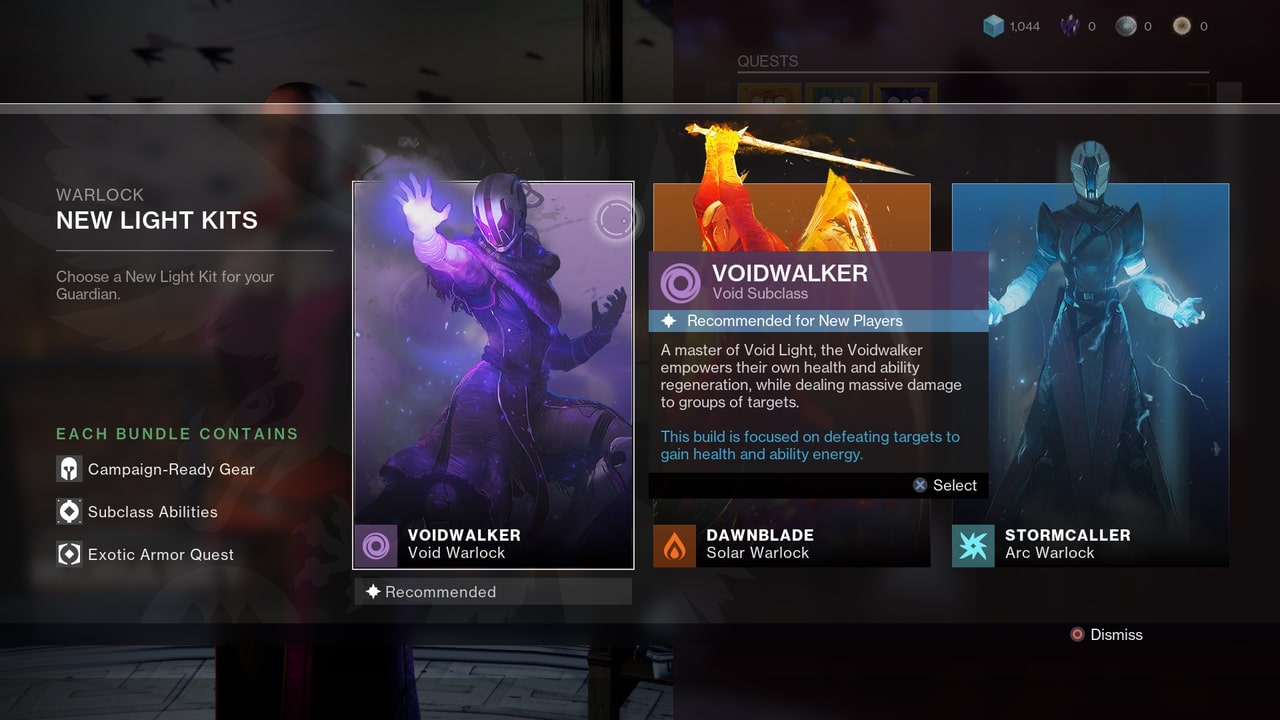The width and height of the screenshot is (1280, 720).
Task: Select the Stormcaller arc subclass icon
Action: click(973, 545)
